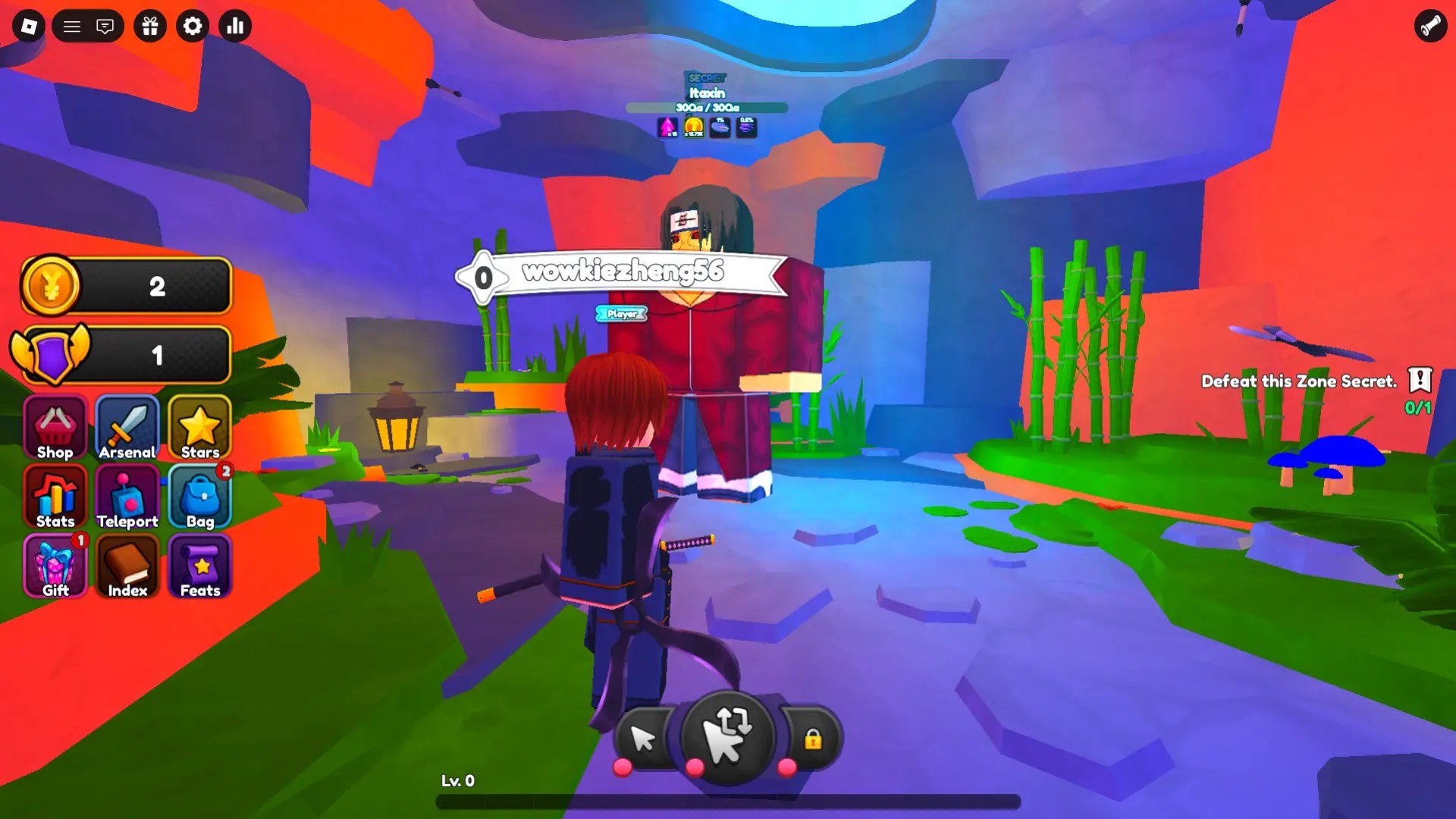Open the Teleport menu
Image resolution: width=1456 pixels, height=819 pixels.
(127, 497)
